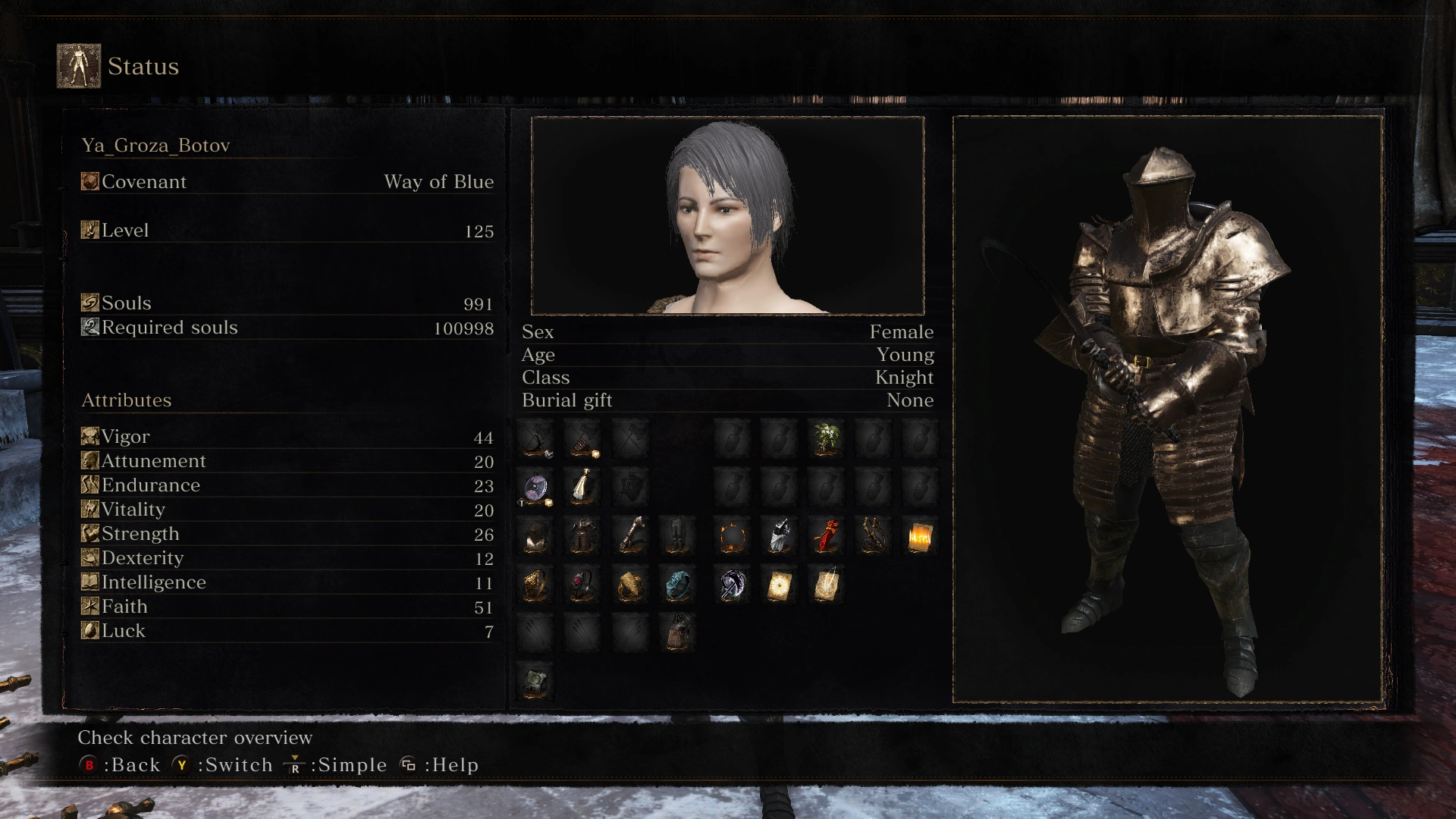Select the Covenant row showing Way of Blue
The width and height of the screenshot is (1456, 819).
point(287,182)
